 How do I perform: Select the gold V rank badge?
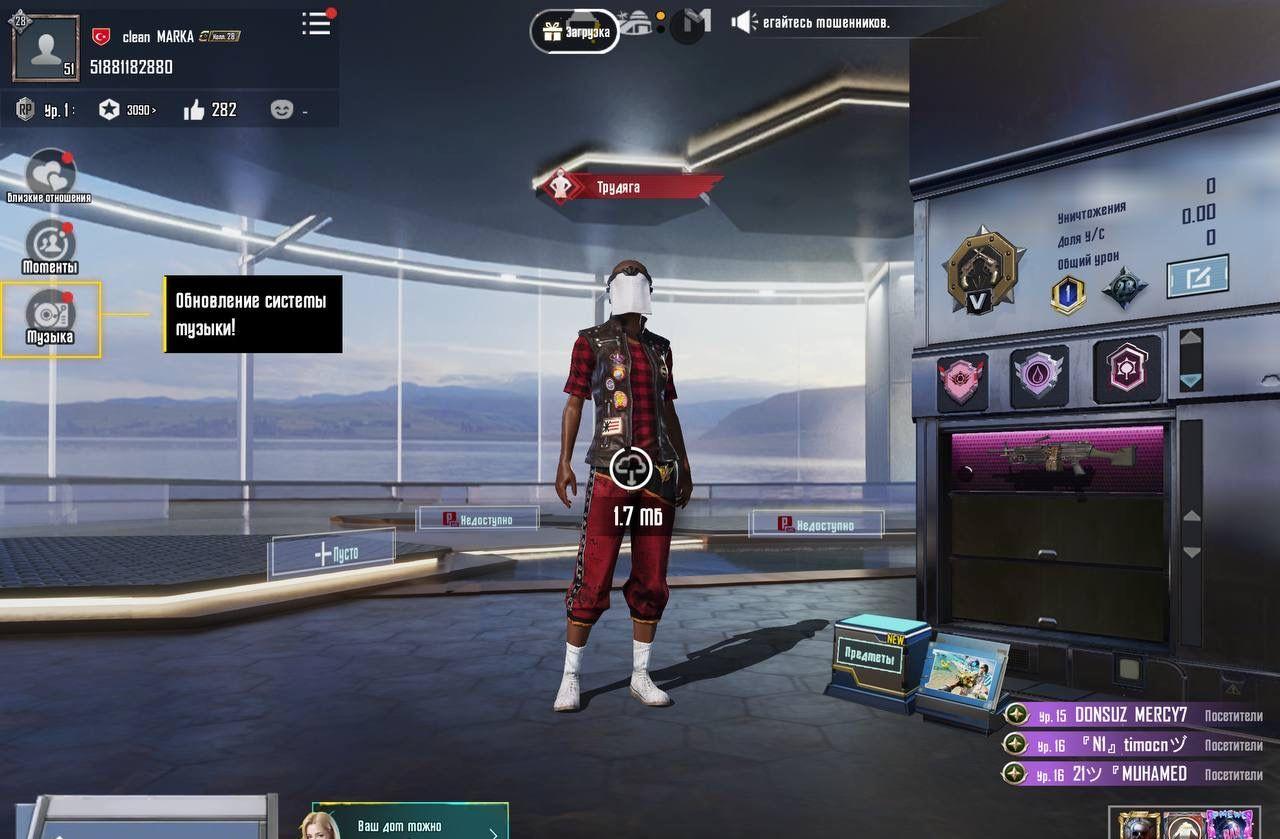pyautogui.click(x=983, y=269)
